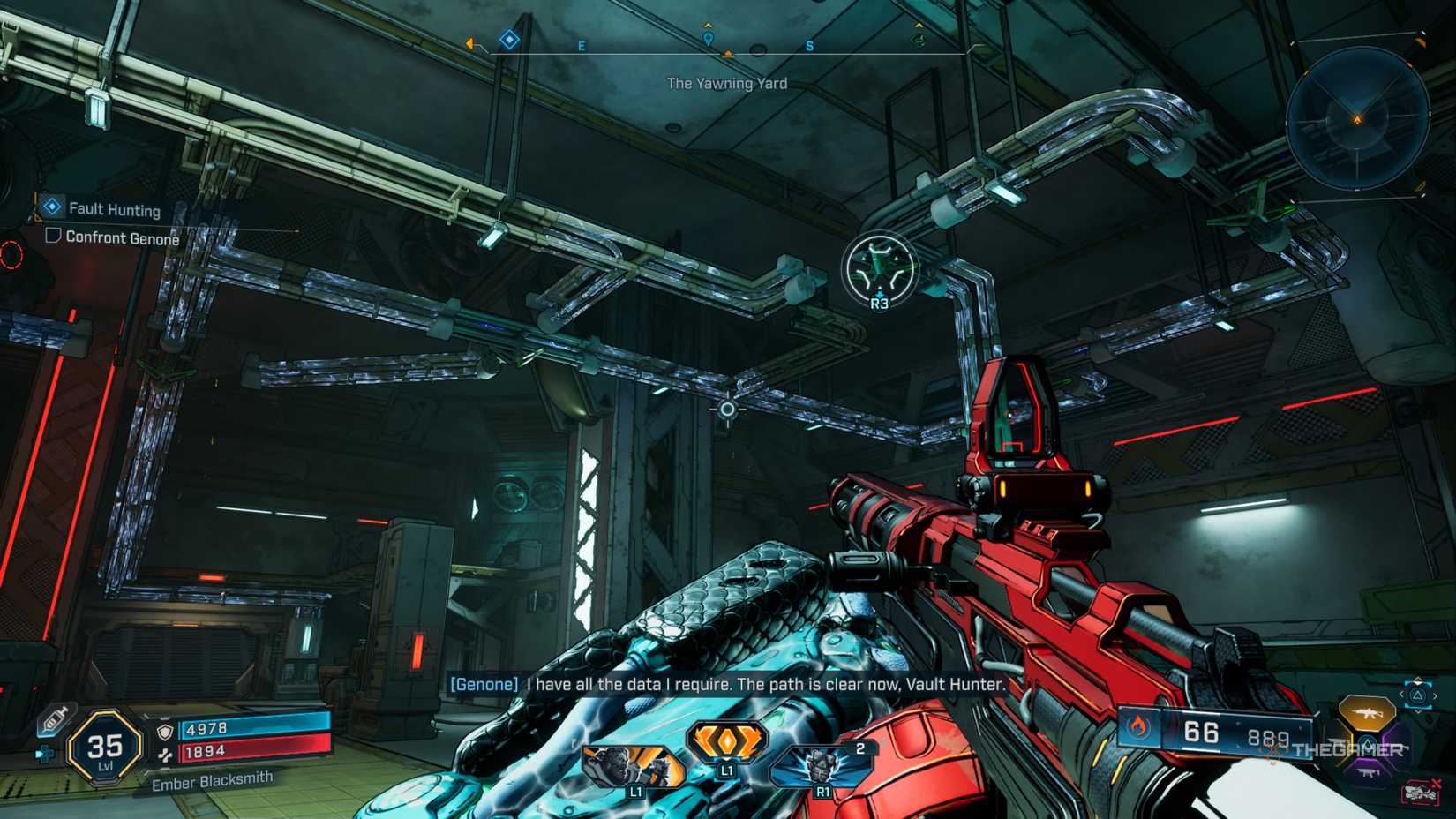Click the fire element icon by ammo

tap(1139, 727)
